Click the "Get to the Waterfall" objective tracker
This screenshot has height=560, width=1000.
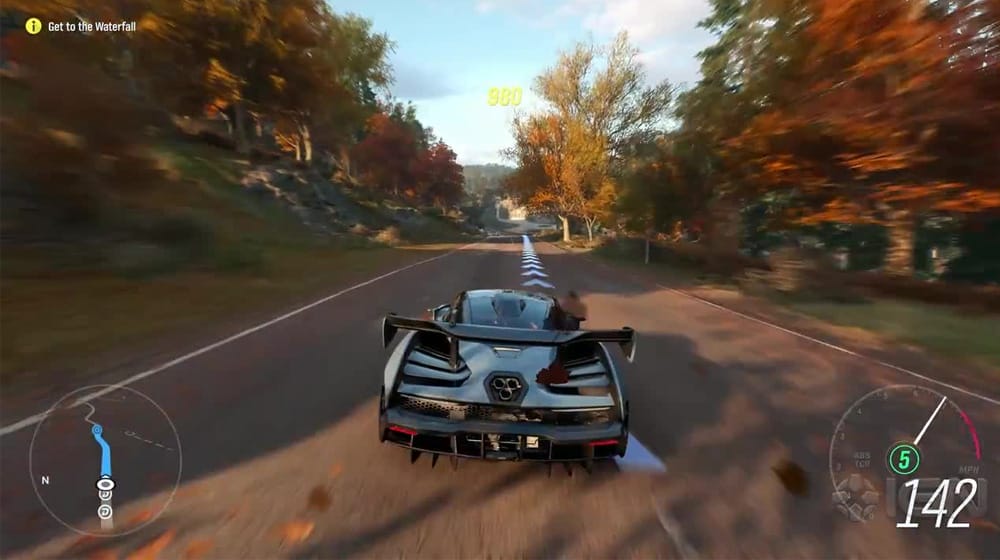pos(91,26)
